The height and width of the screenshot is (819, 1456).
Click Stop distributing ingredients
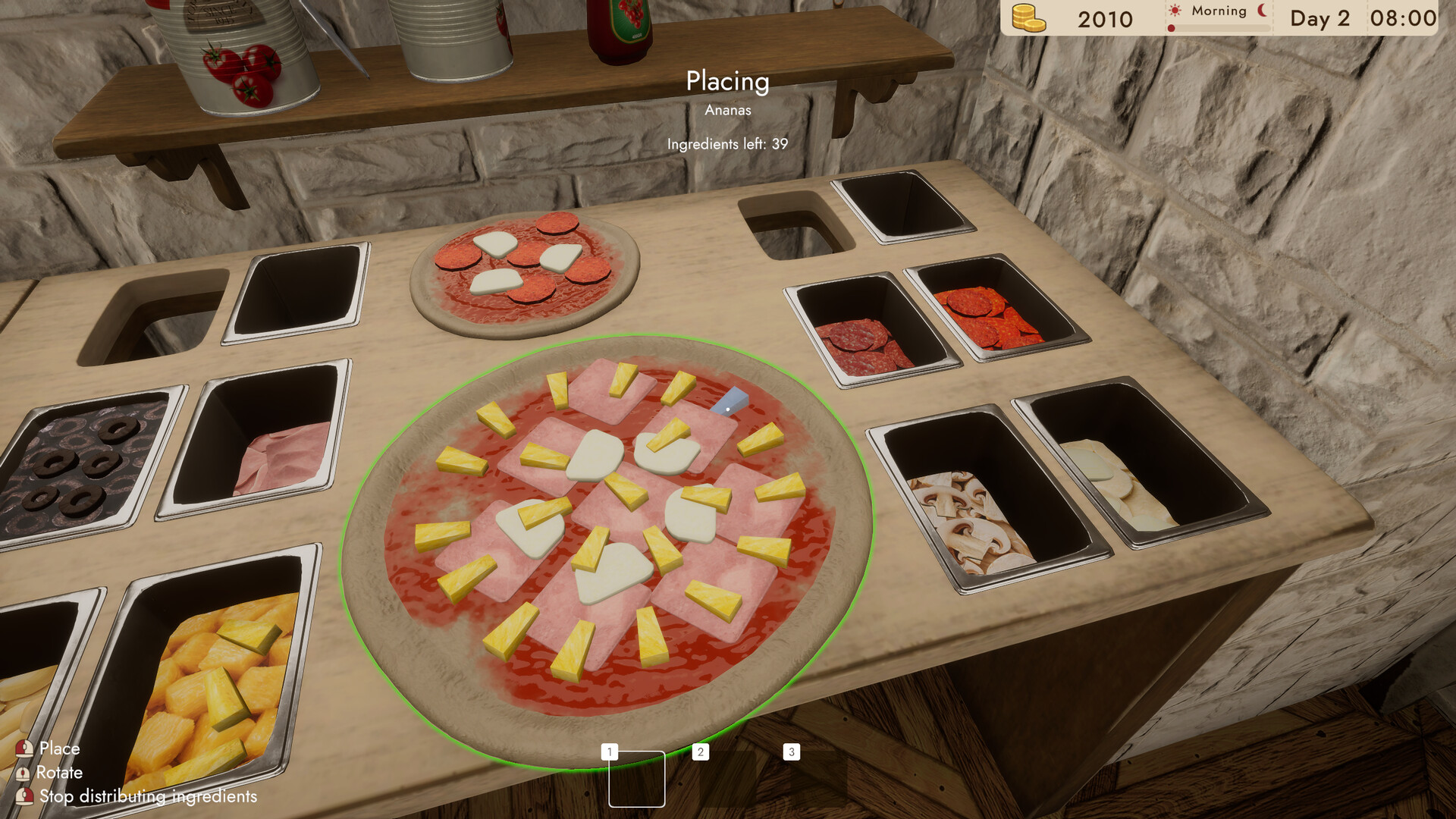click(149, 797)
